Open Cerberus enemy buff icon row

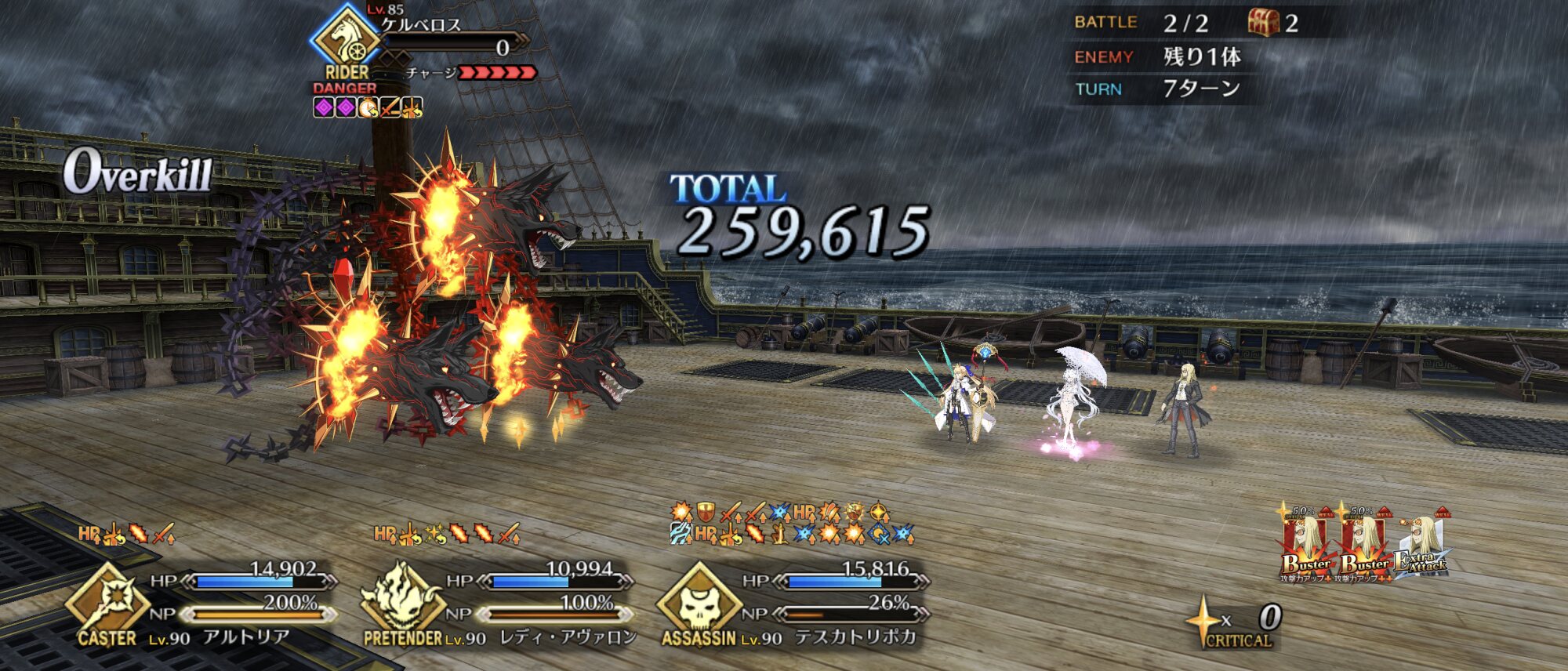point(368,107)
